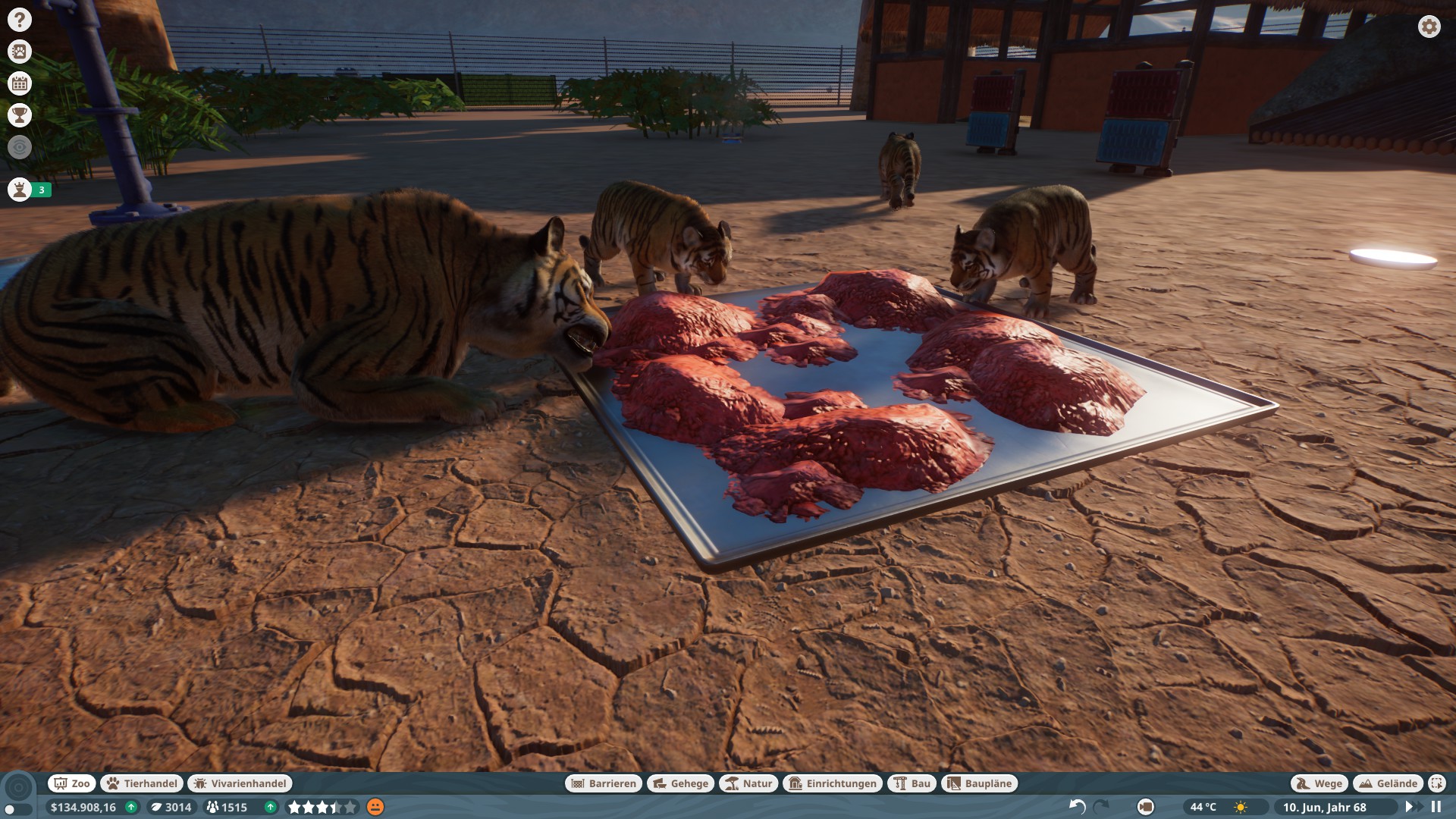Open Vivarienhandel exhibit trading

pyautogui.click(x=240, y=783)
